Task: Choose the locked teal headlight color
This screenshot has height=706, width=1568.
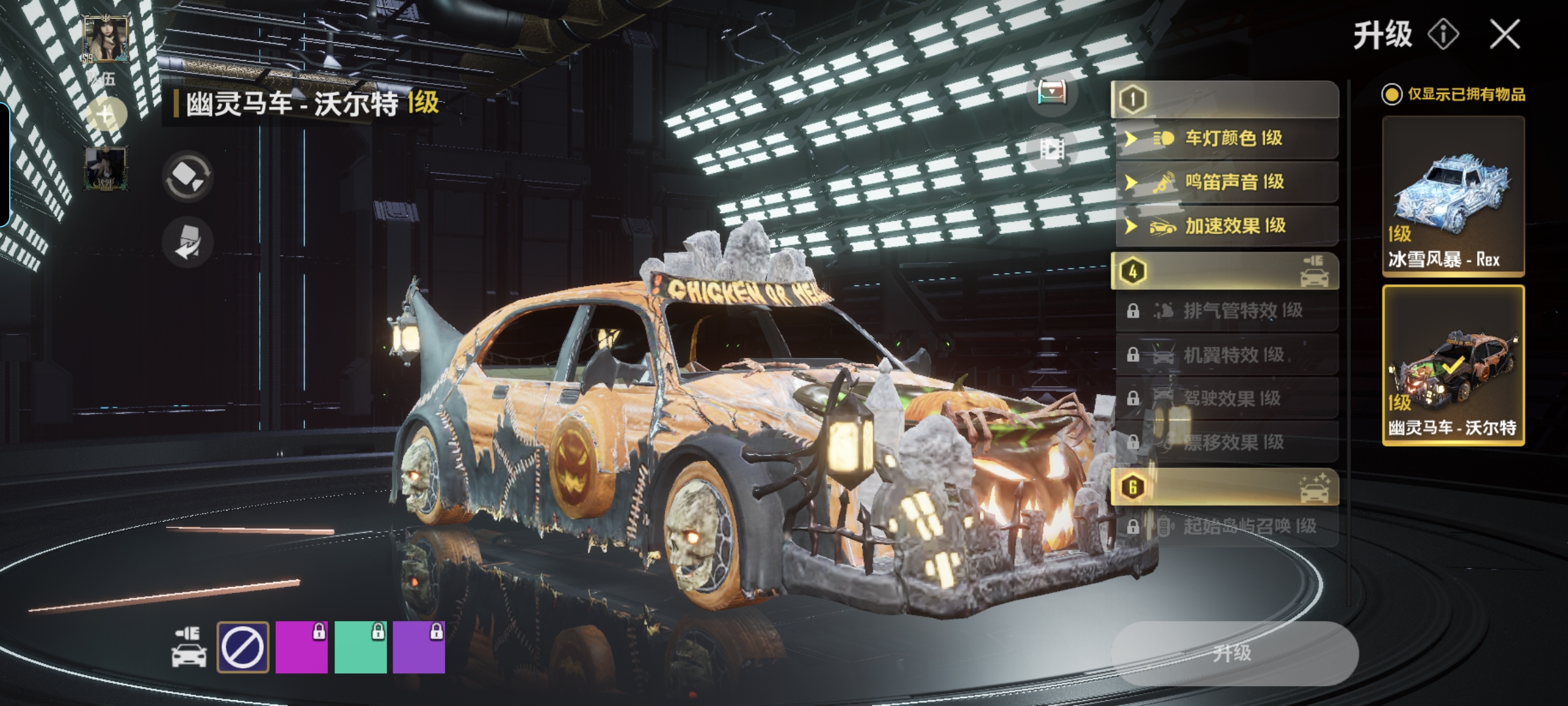Action: click(x=360, y=647)
